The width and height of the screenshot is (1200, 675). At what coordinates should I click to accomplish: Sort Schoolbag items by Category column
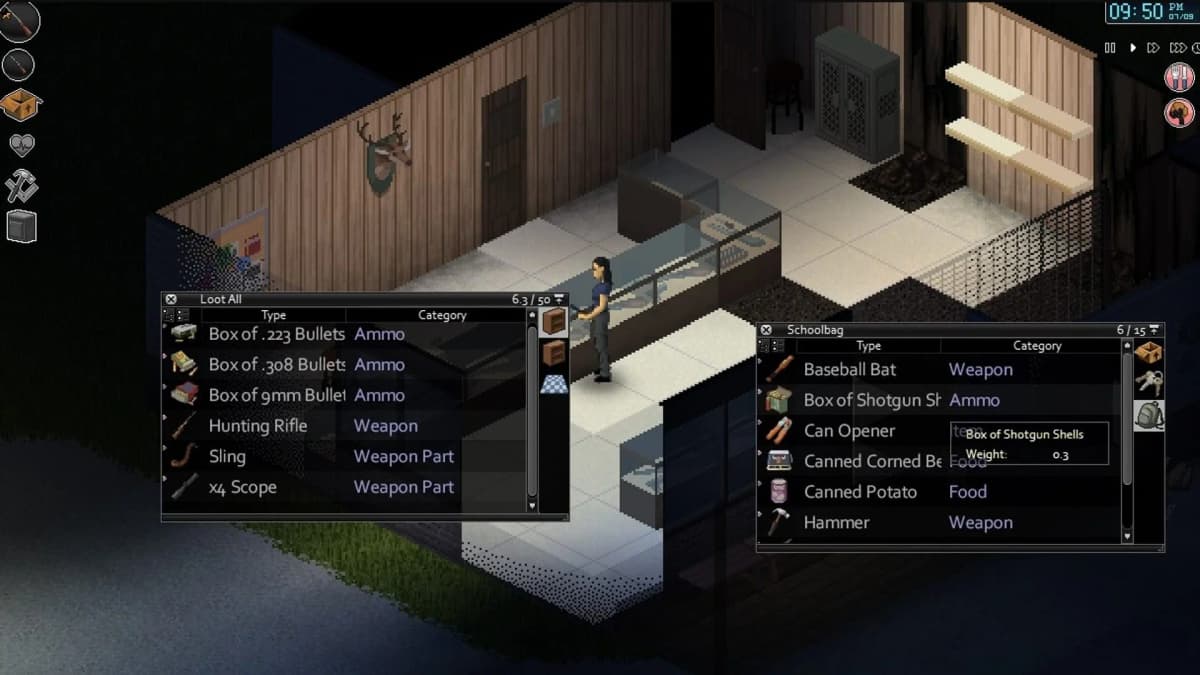(x=1036, y=346)
